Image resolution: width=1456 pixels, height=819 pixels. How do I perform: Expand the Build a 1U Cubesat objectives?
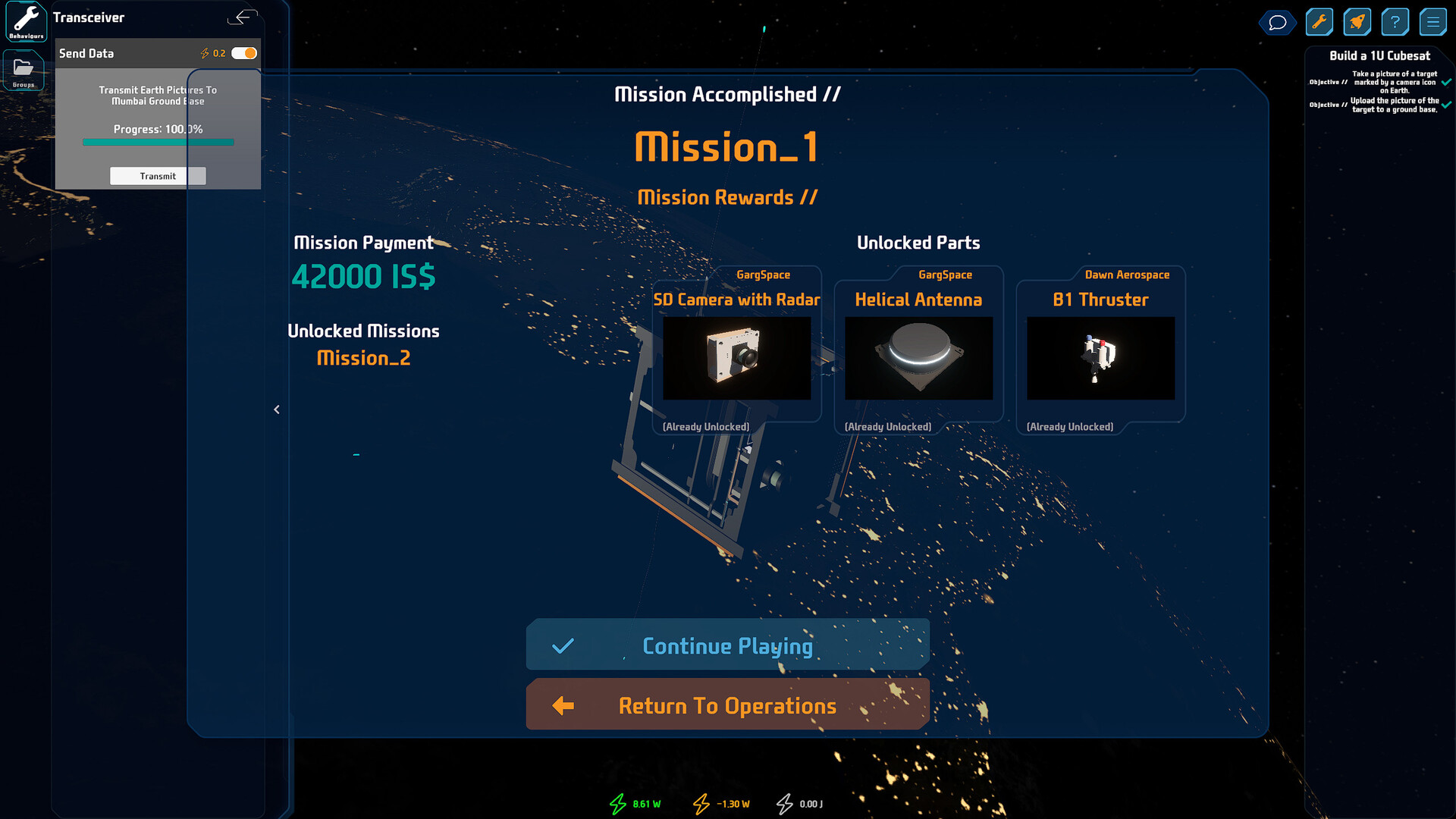tap(1379, 55)
